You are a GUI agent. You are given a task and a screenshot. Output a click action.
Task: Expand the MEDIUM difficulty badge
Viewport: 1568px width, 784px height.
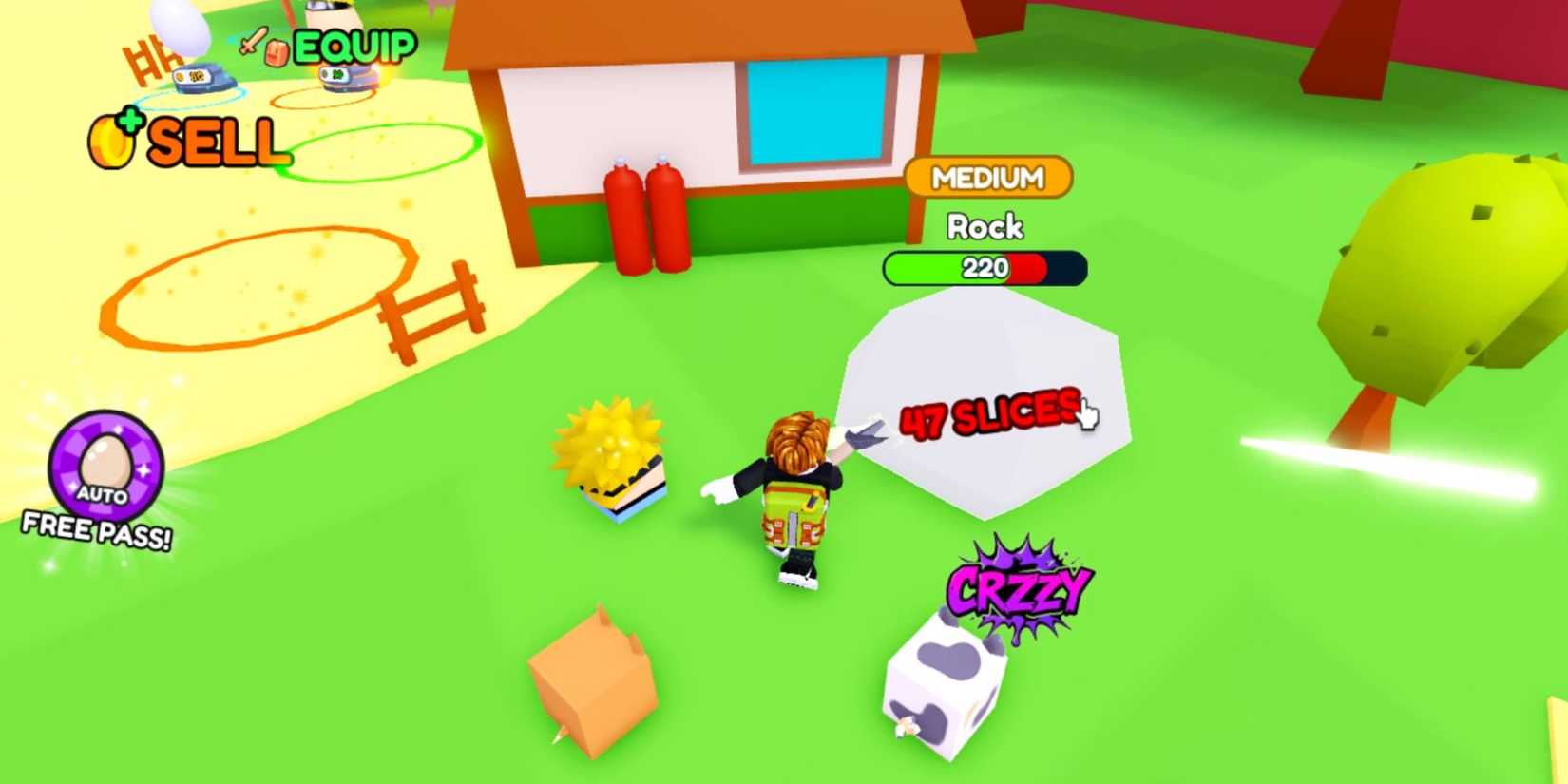pos(988,177)
